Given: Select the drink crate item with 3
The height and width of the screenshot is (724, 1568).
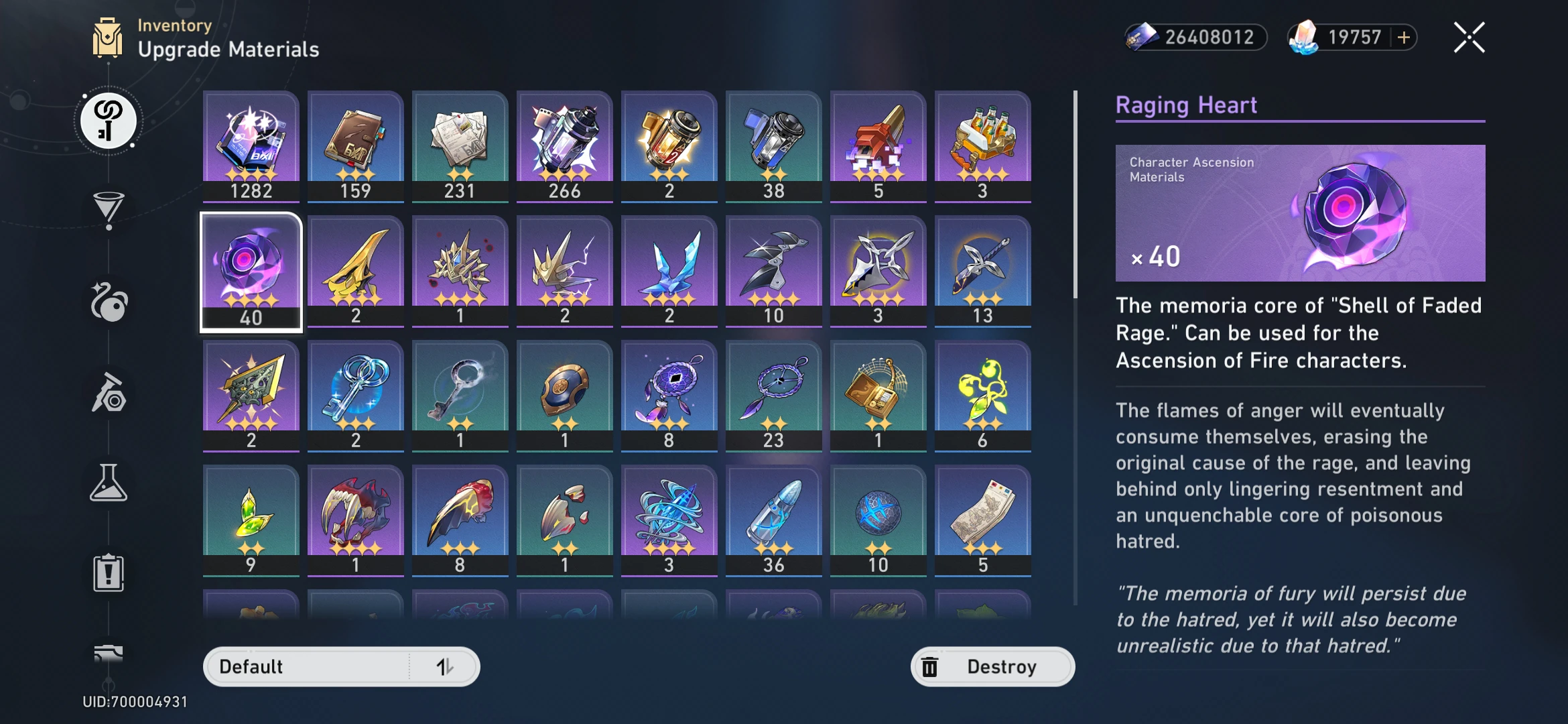Looking at the screenshot, I should 983,145.
